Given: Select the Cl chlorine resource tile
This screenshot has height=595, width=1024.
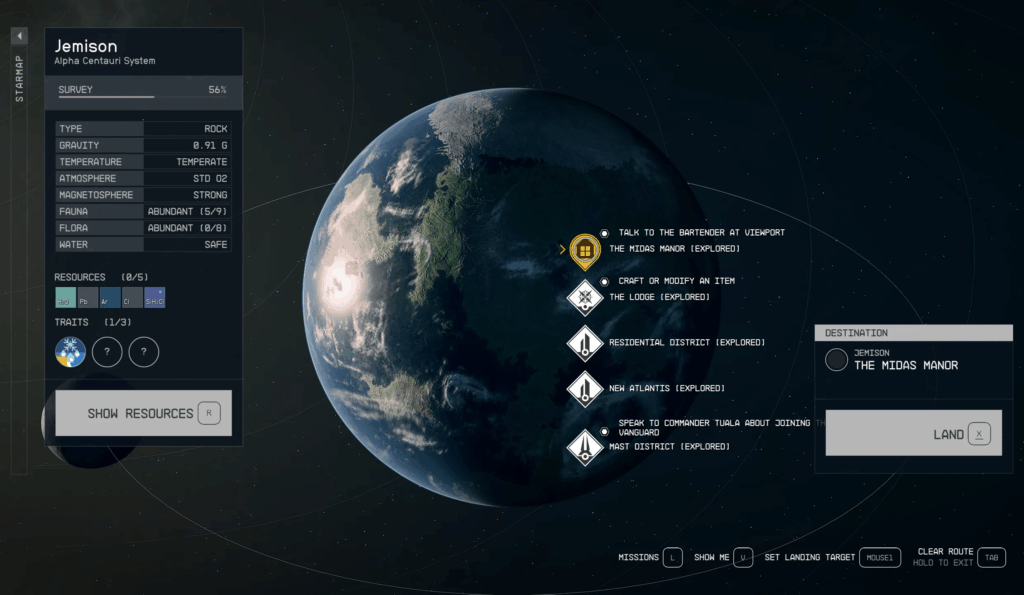Looking at the screenshot, I should [x=132, y=297].
